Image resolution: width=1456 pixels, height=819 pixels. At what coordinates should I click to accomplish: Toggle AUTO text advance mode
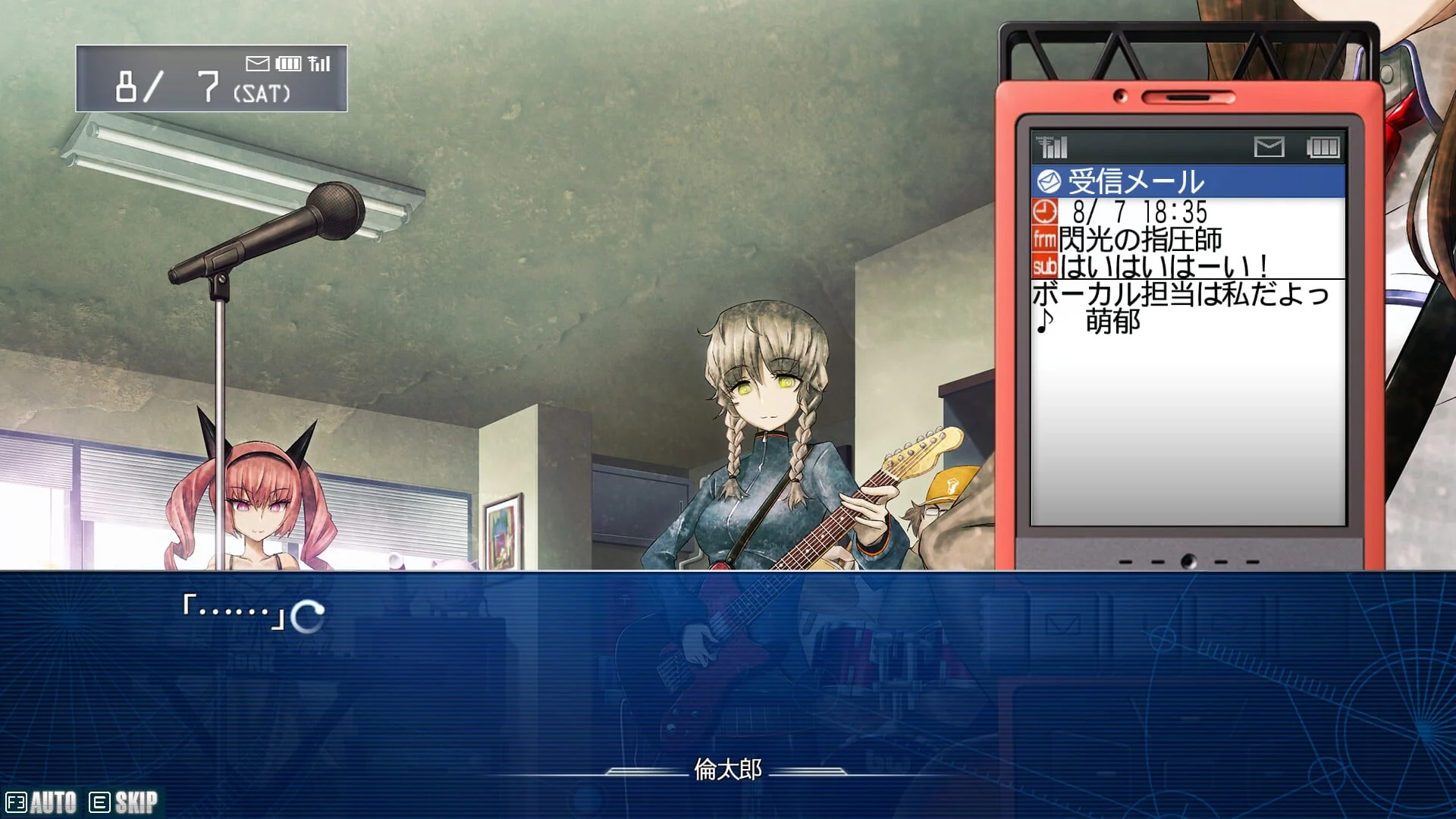(42, 802)
